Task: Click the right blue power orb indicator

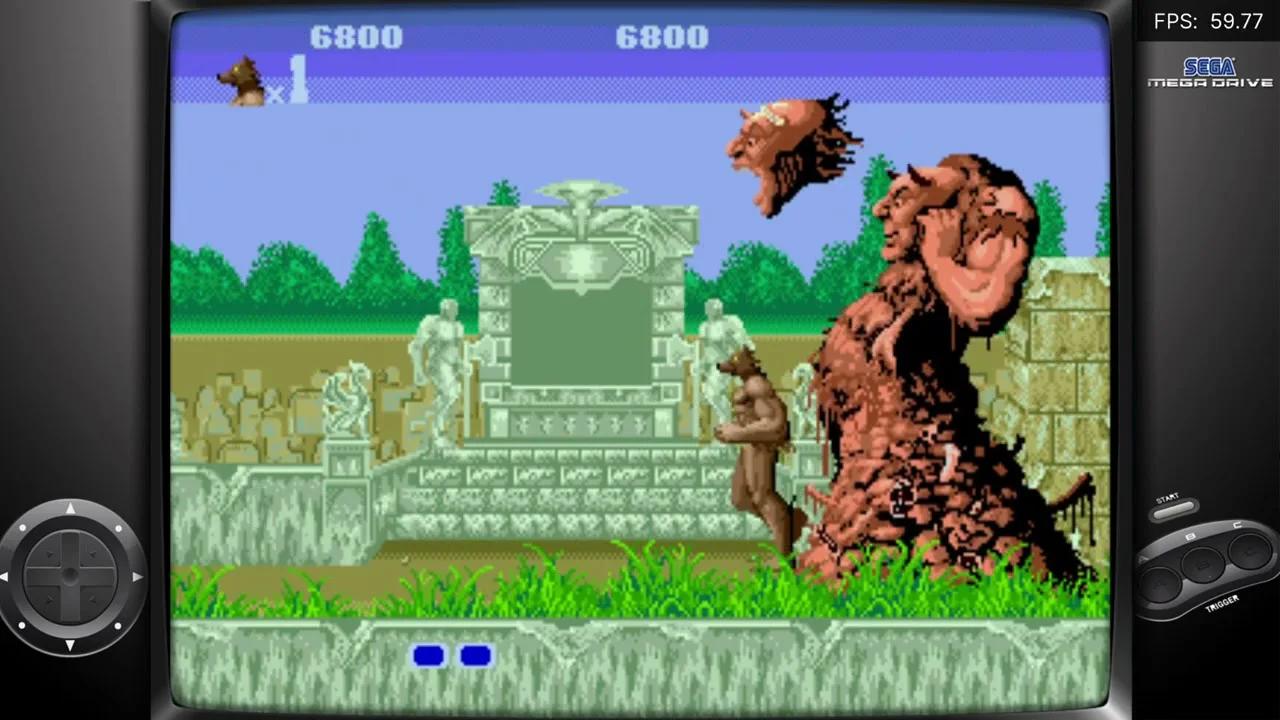Action: [x=475, y=655]
